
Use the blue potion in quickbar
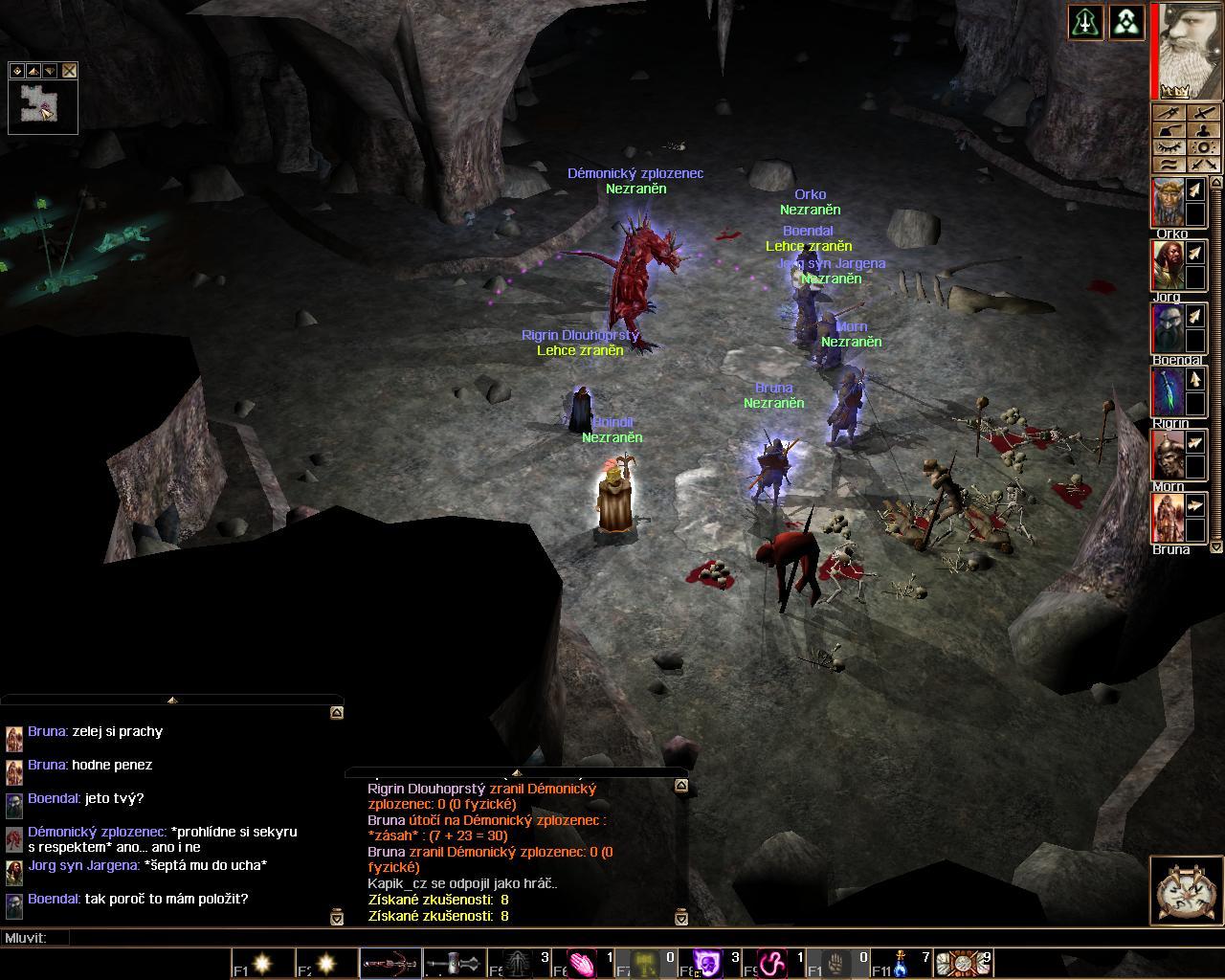900,963
